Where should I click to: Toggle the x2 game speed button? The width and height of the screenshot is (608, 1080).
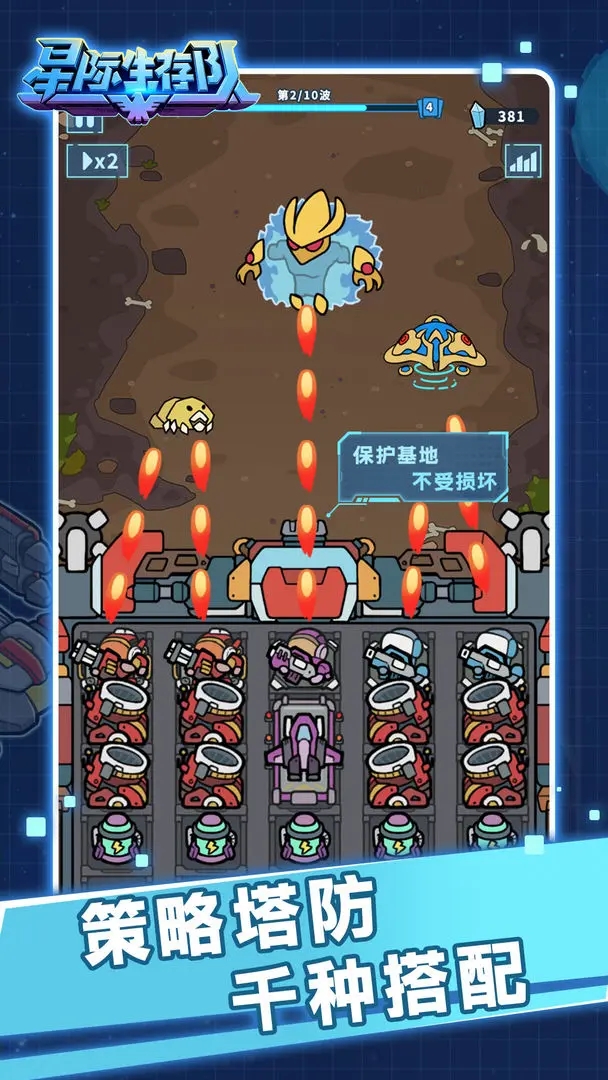coord(97,160)
